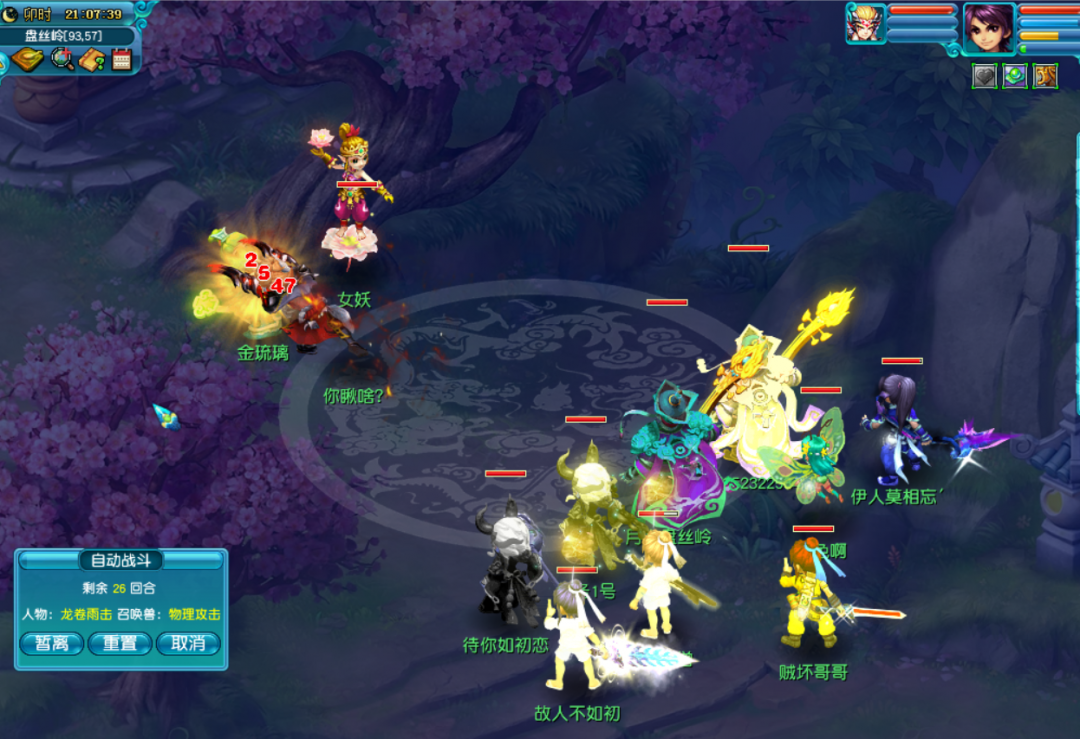Open the help book with question mark
This screenshot has width=1080, height=739.
click(x=93, y=60)
